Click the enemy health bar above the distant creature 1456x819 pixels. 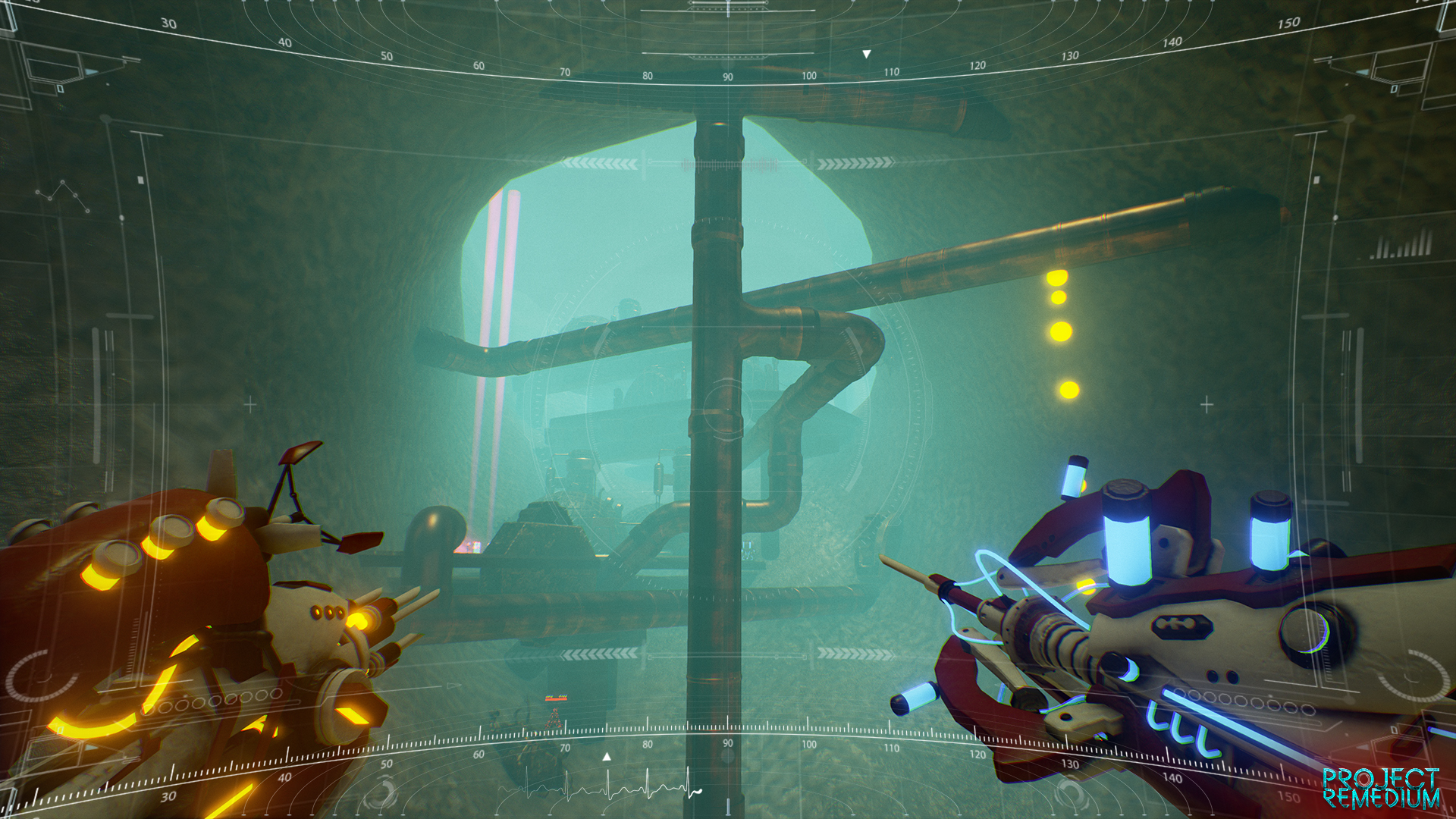click(556, 698)
